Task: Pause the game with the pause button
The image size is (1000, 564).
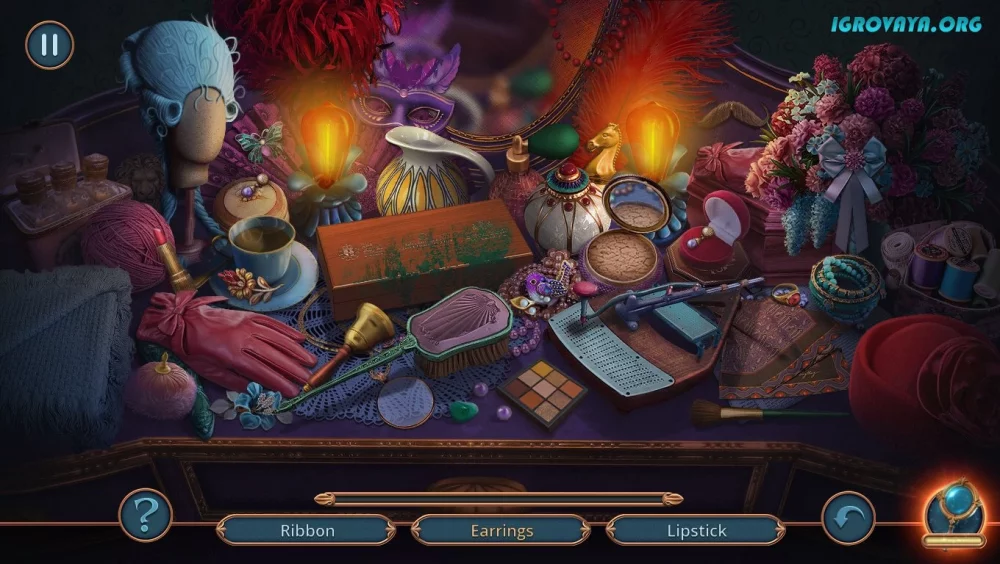Action: pos(49,45)
